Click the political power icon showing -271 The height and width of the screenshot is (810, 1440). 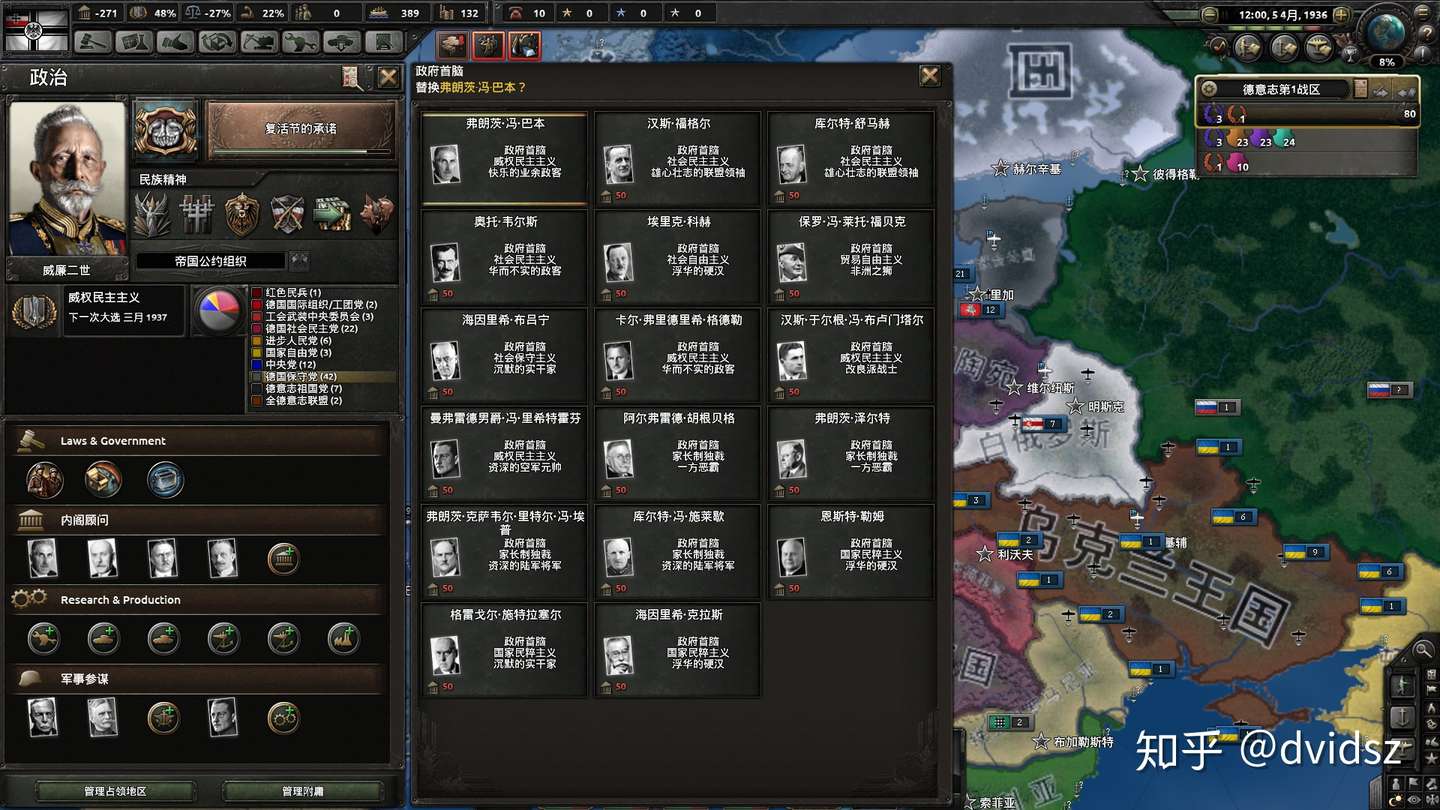[x=82, y=13]
